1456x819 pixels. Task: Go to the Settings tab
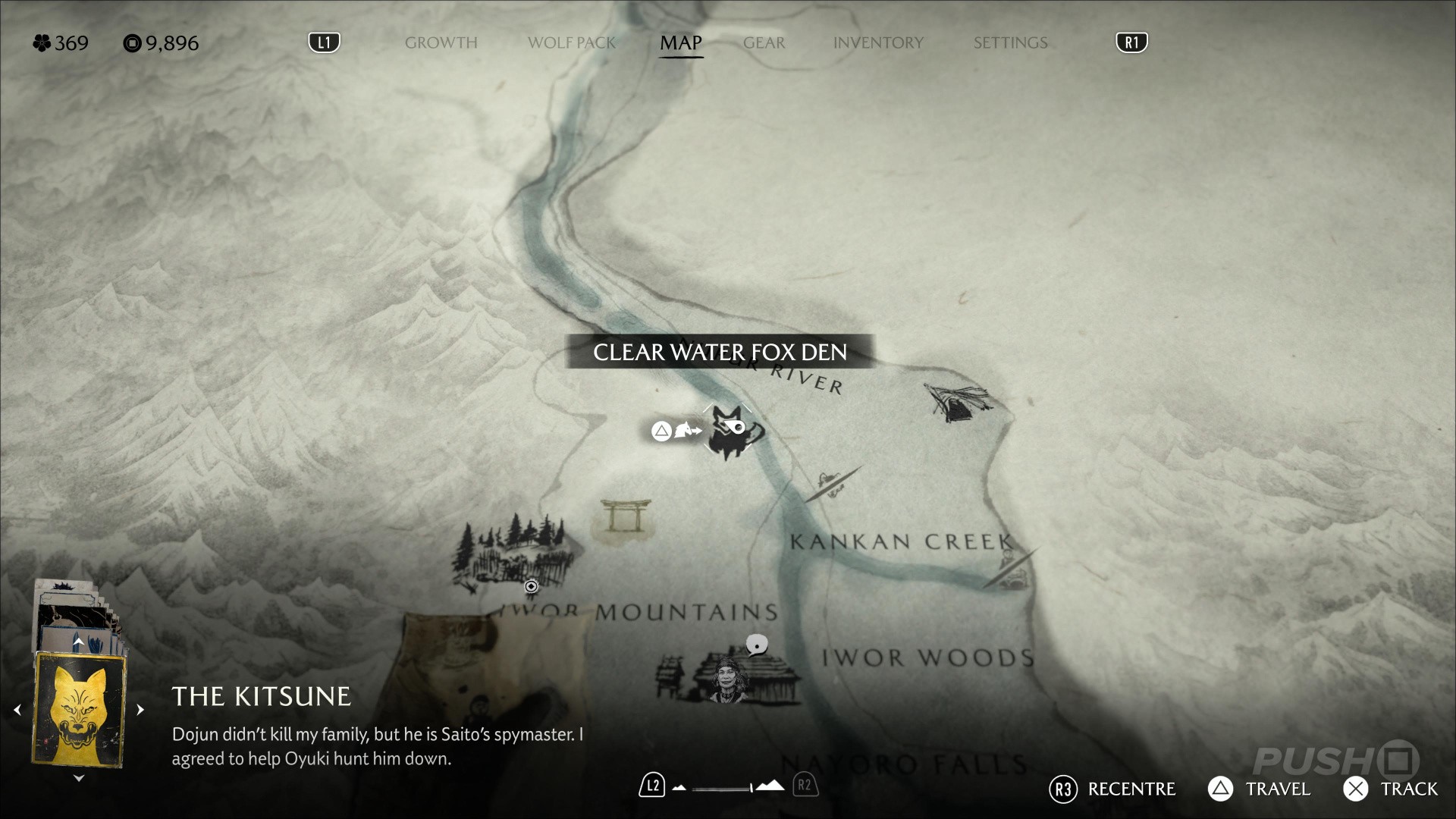[1010, 42]
